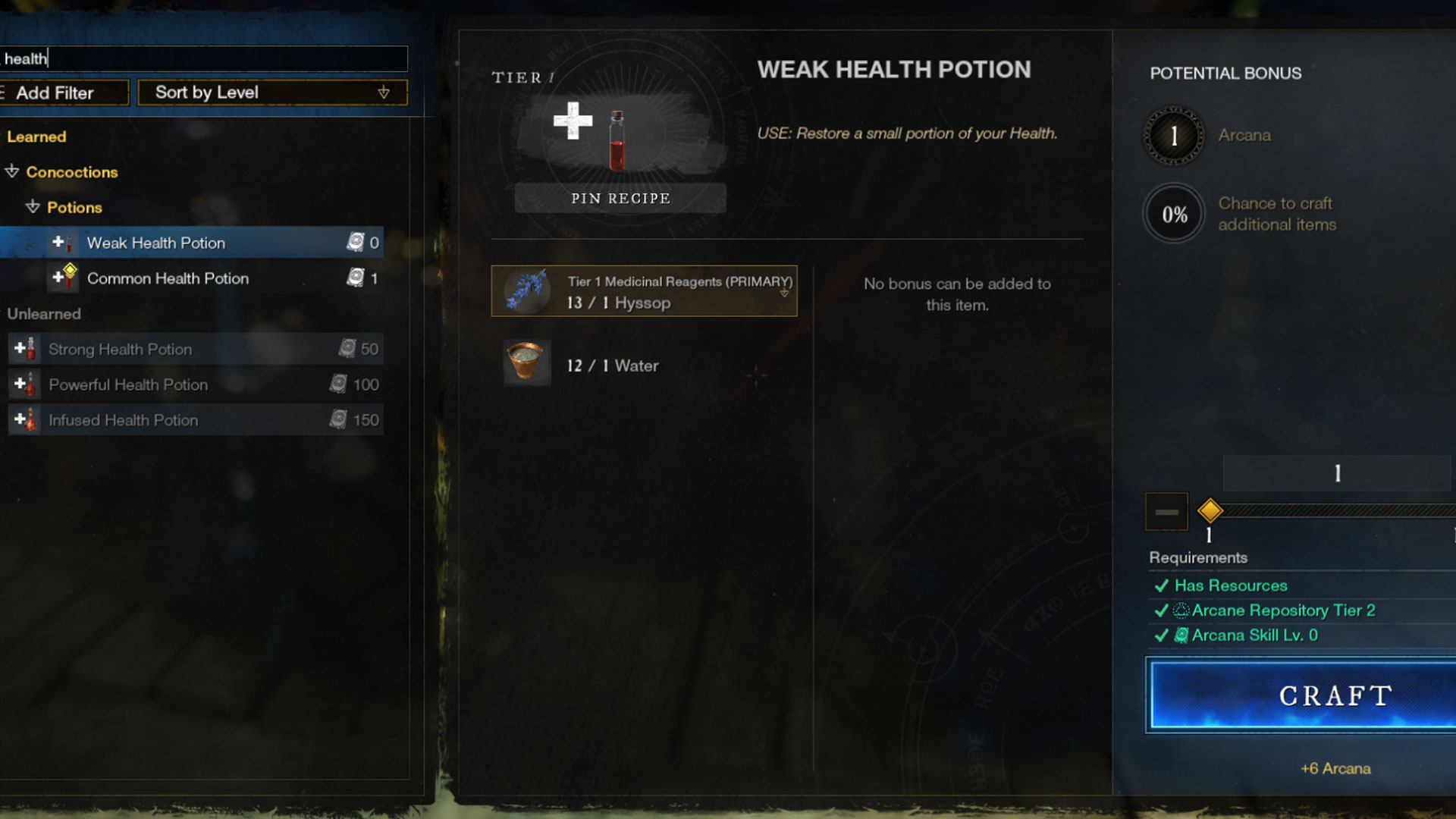Screen dimensions: 1456x819
Task: Decrease craft quantity with the minus button
Action: point(1166,512)
